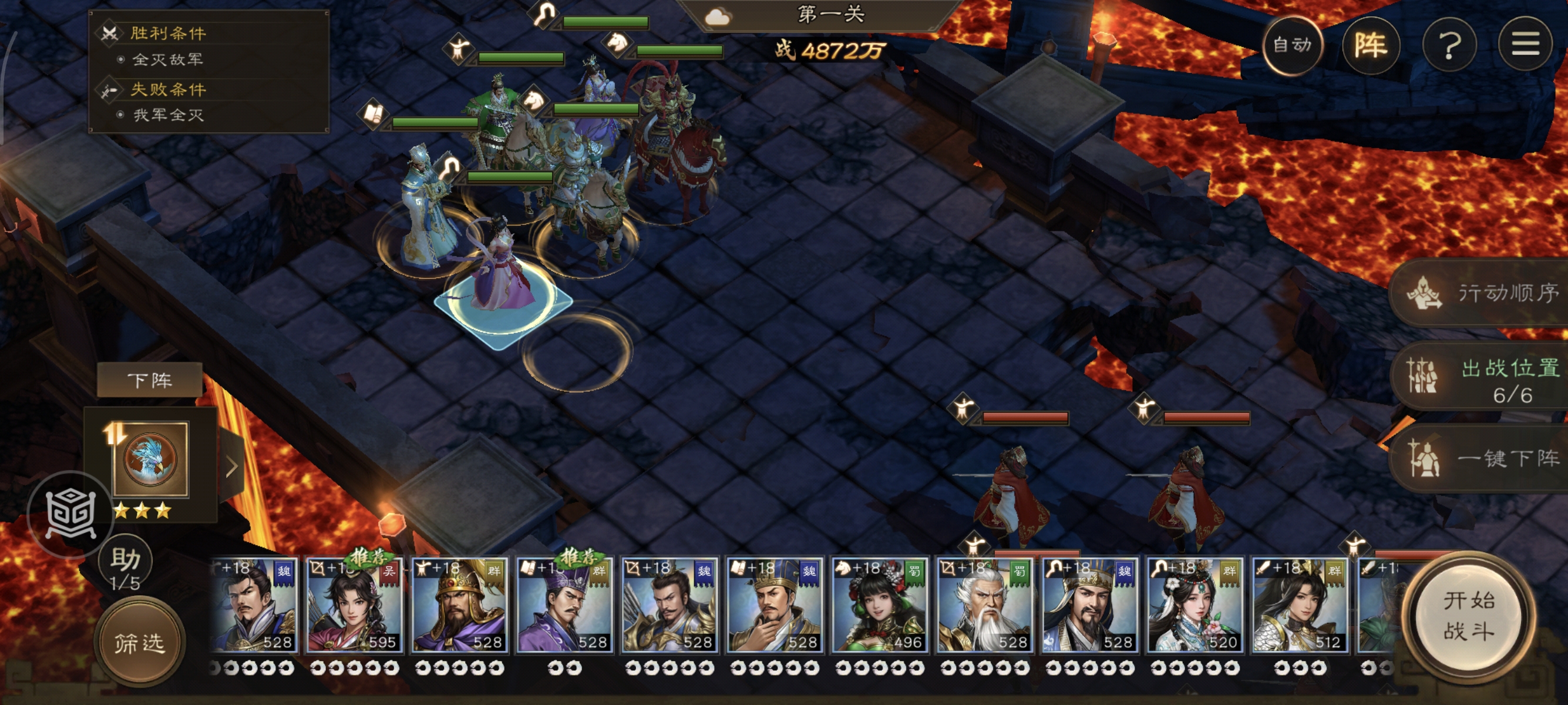Toggle 自动 auto-battle mode
The width and height of the screenshot is (1568, 705).
(x=1291, y=45)
